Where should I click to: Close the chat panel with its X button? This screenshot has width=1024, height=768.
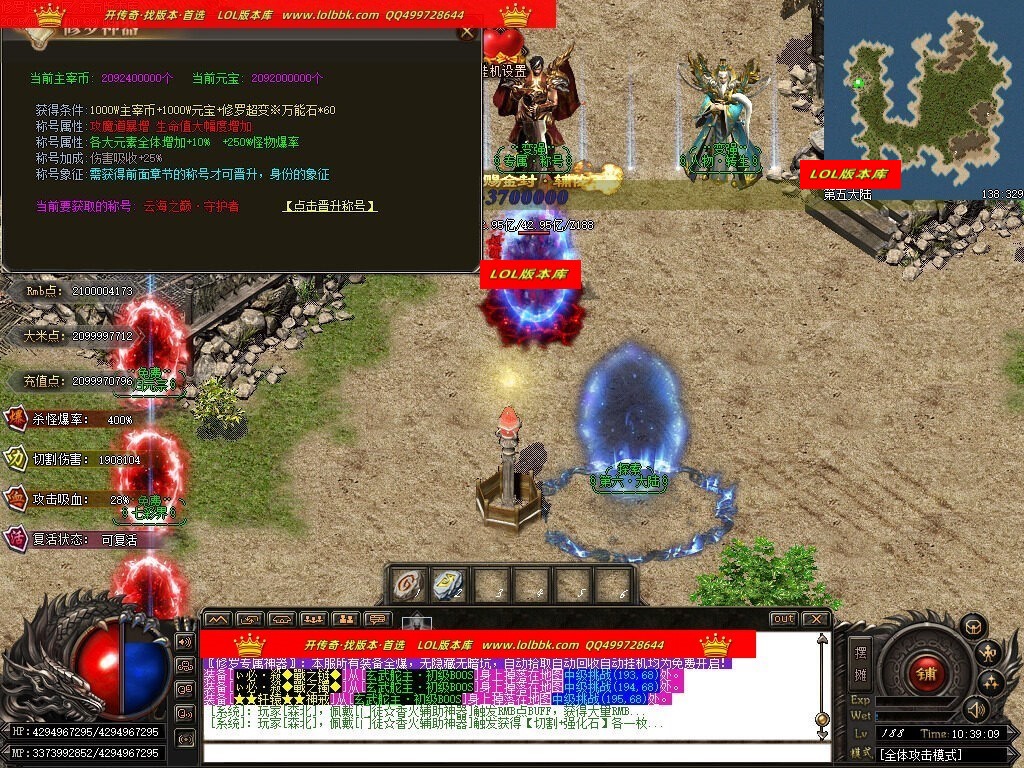(x=815, y=619)
